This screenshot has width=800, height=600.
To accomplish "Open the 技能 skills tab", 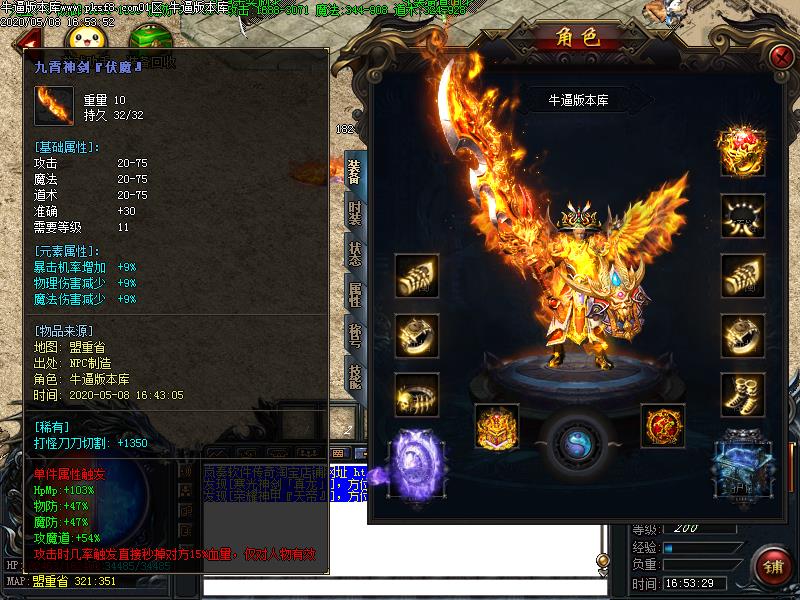I will [354, 377].
